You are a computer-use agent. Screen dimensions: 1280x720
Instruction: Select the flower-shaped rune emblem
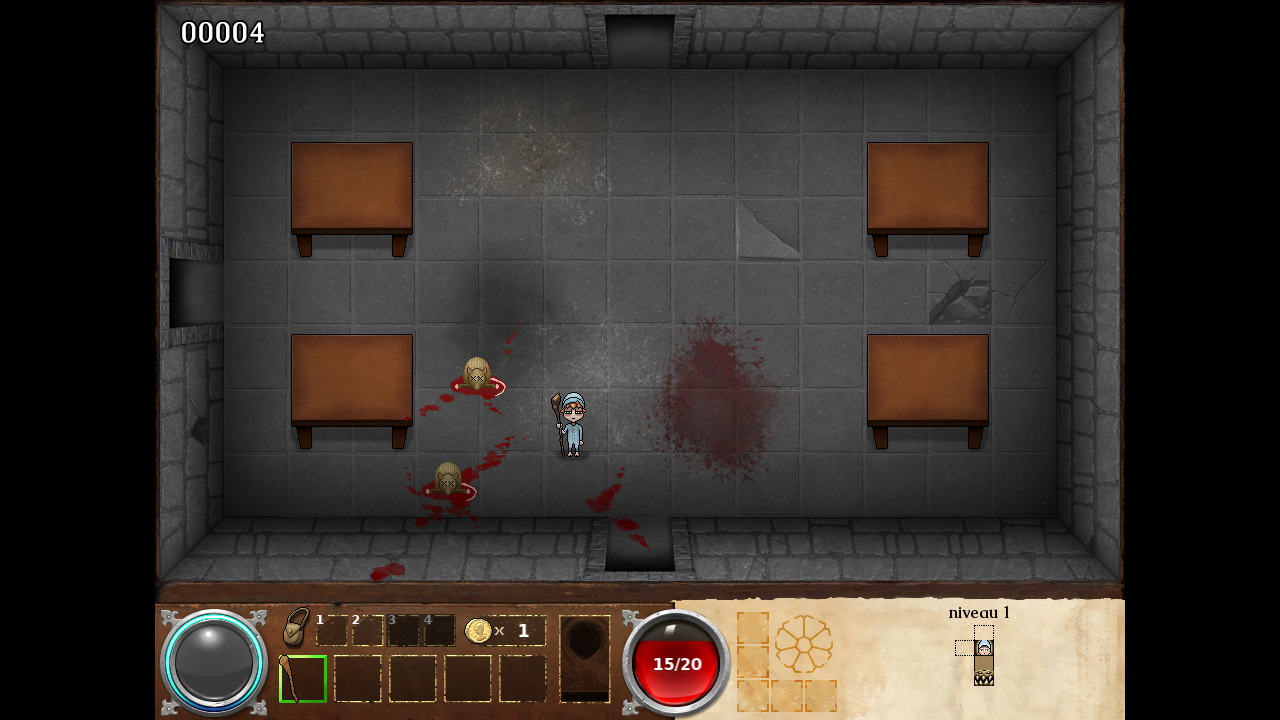[x=803, y=643]
